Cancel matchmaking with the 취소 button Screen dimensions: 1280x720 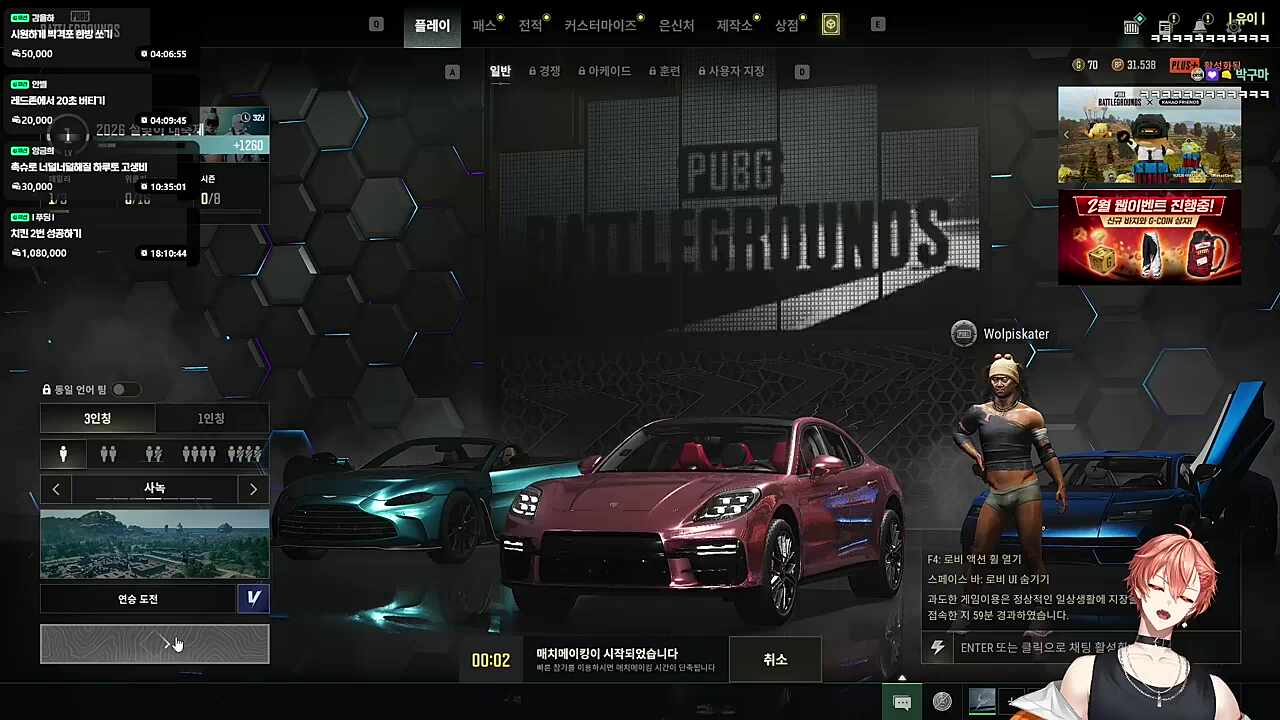click(775, 660)
